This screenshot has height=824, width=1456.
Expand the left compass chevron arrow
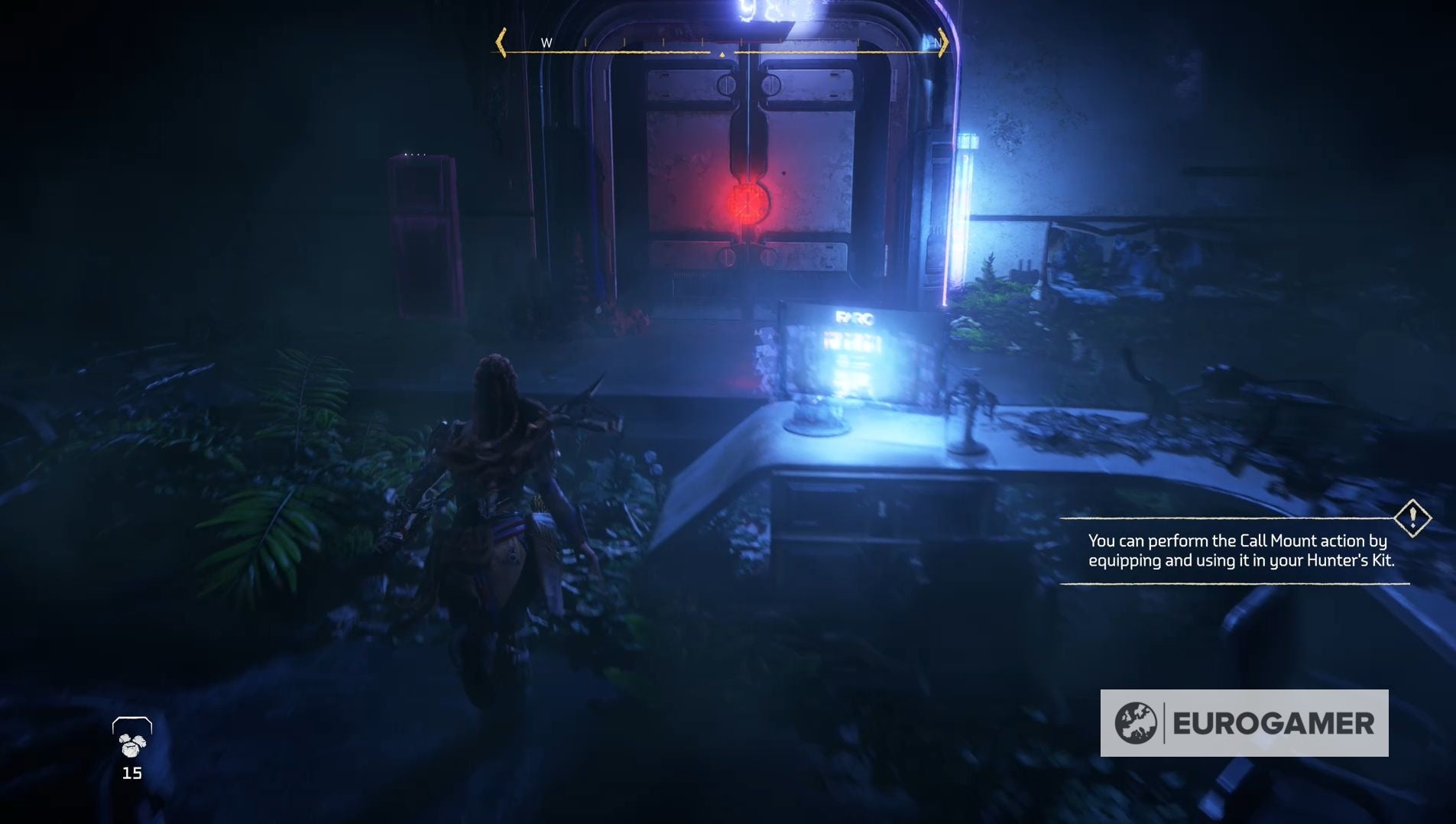click(x=501, y=44)
